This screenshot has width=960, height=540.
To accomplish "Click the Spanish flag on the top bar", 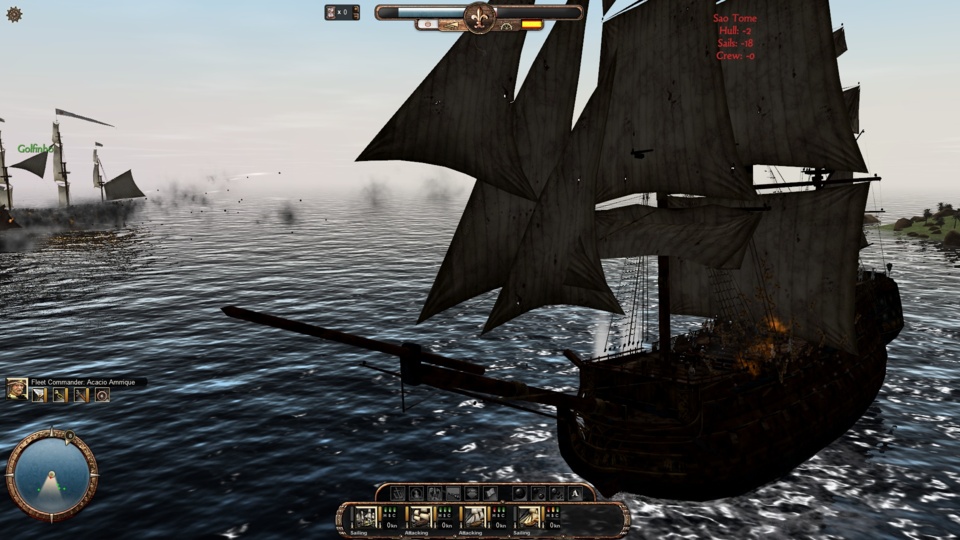I will coord(531,24).
